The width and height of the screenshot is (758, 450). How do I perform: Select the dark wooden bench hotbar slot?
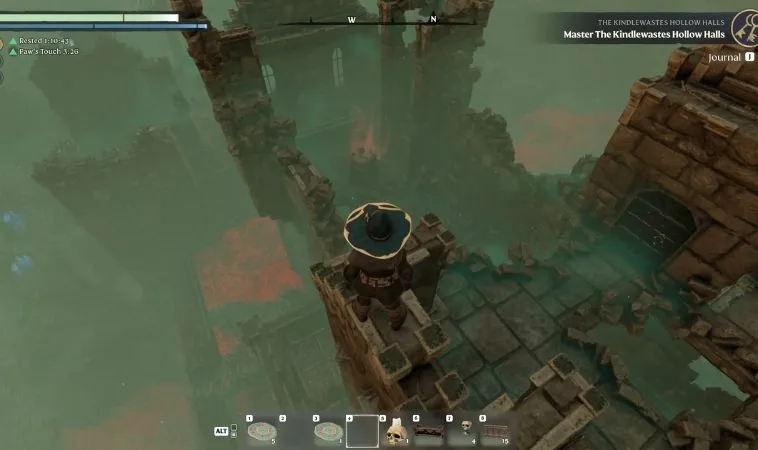click(x=430, y=431)
